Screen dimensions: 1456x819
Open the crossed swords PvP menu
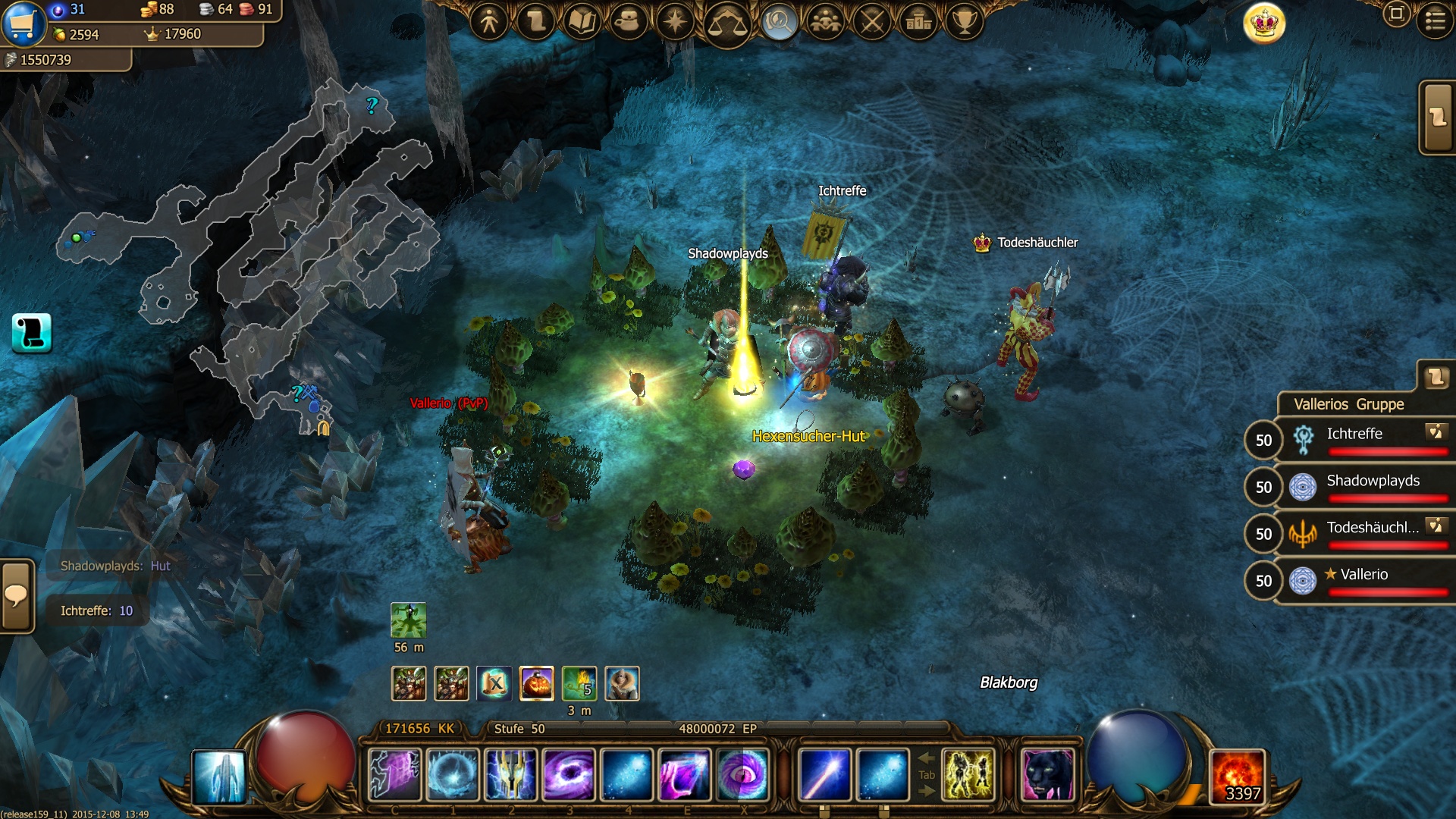tap(872, 21)
